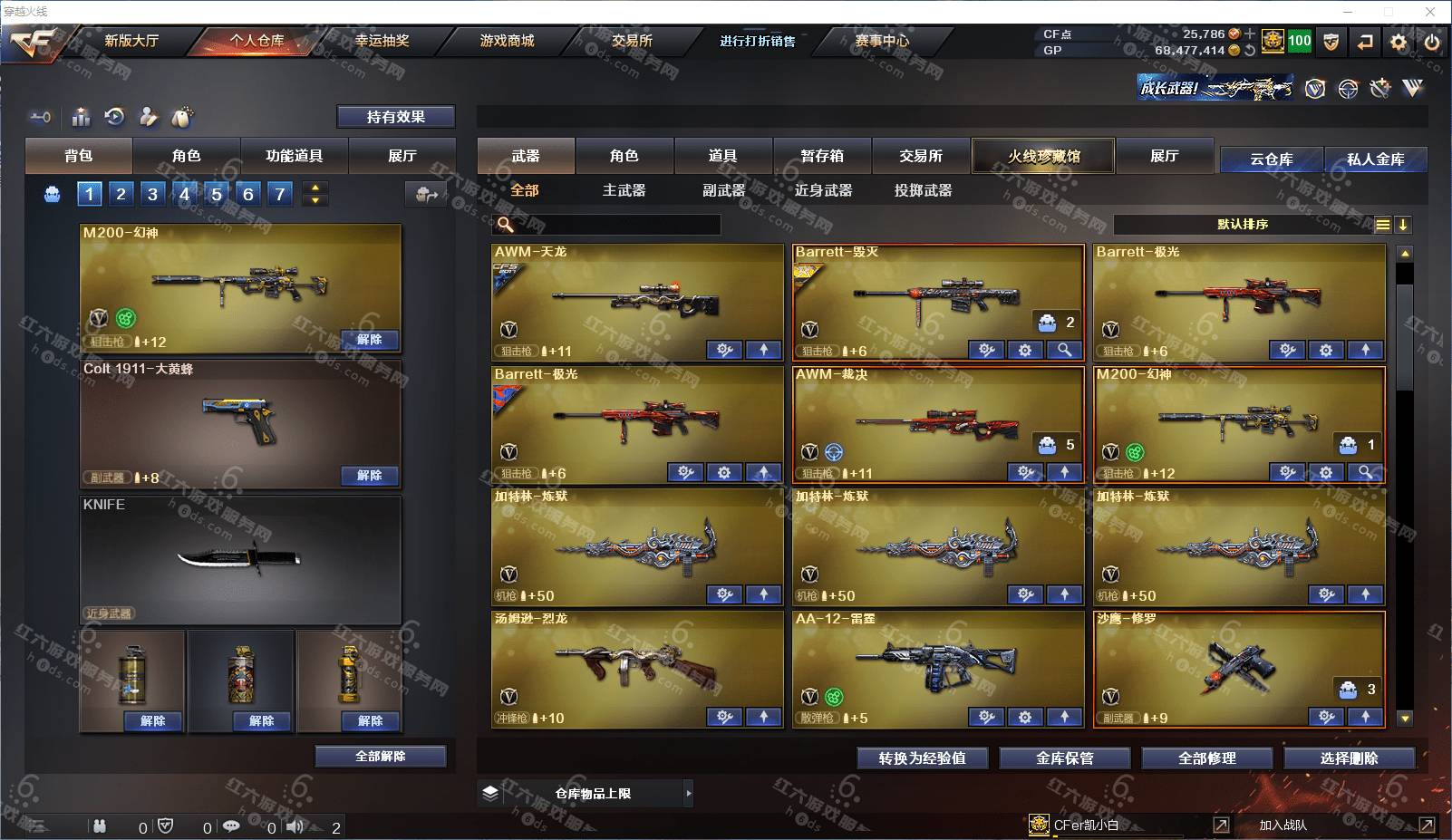Unequip the Colt 1911-大黄蜂 with 解除
Image resolution: width=1452 pixels, height=840 pixels.
pos(369,476)
